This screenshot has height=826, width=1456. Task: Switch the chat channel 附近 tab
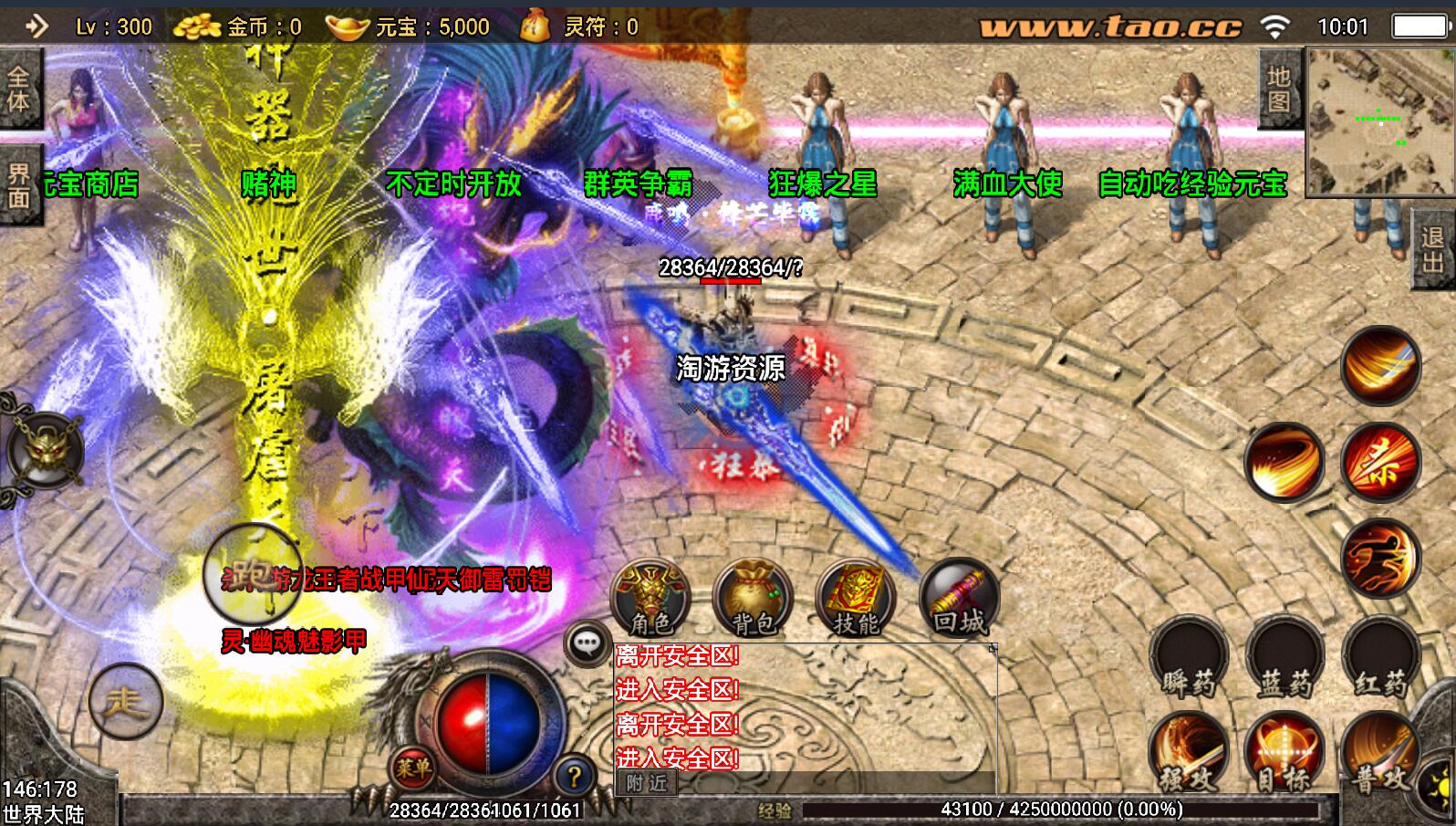tap(647, 782)
